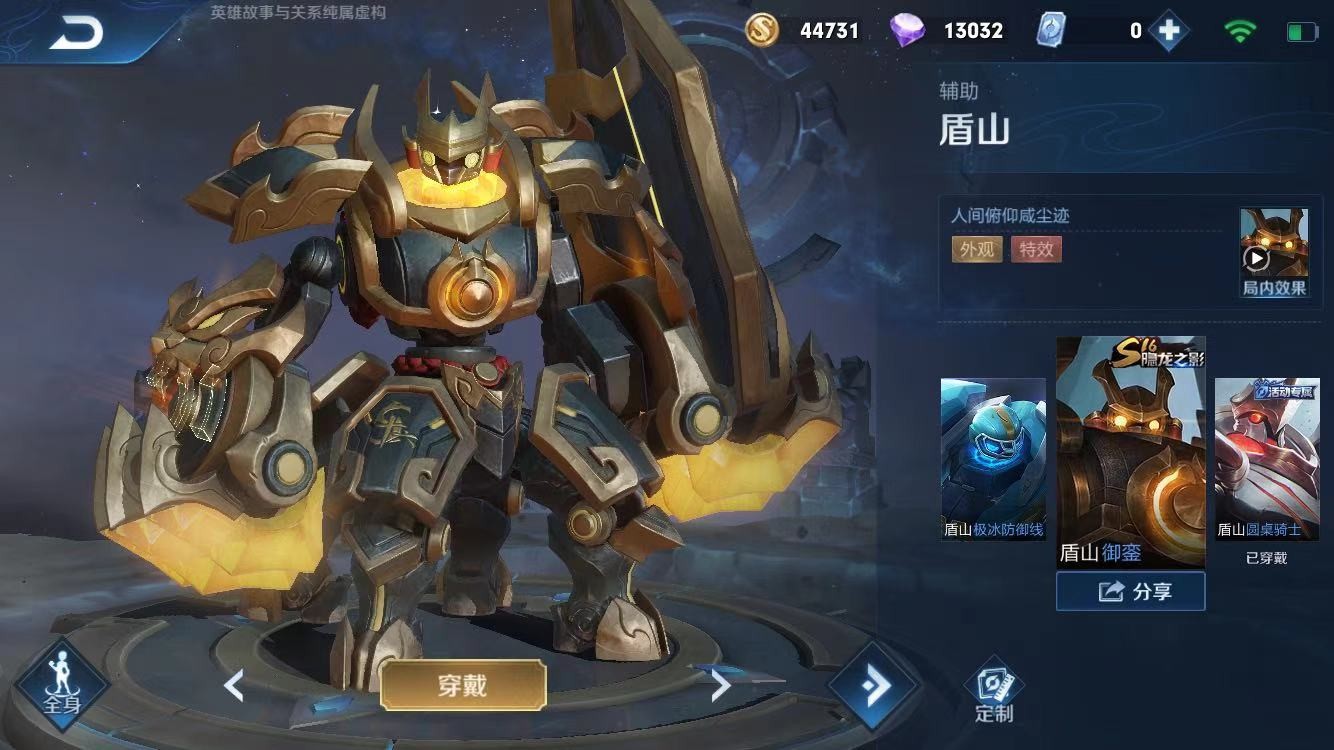Show next skin with right arrow

click(x=720, y=685)
